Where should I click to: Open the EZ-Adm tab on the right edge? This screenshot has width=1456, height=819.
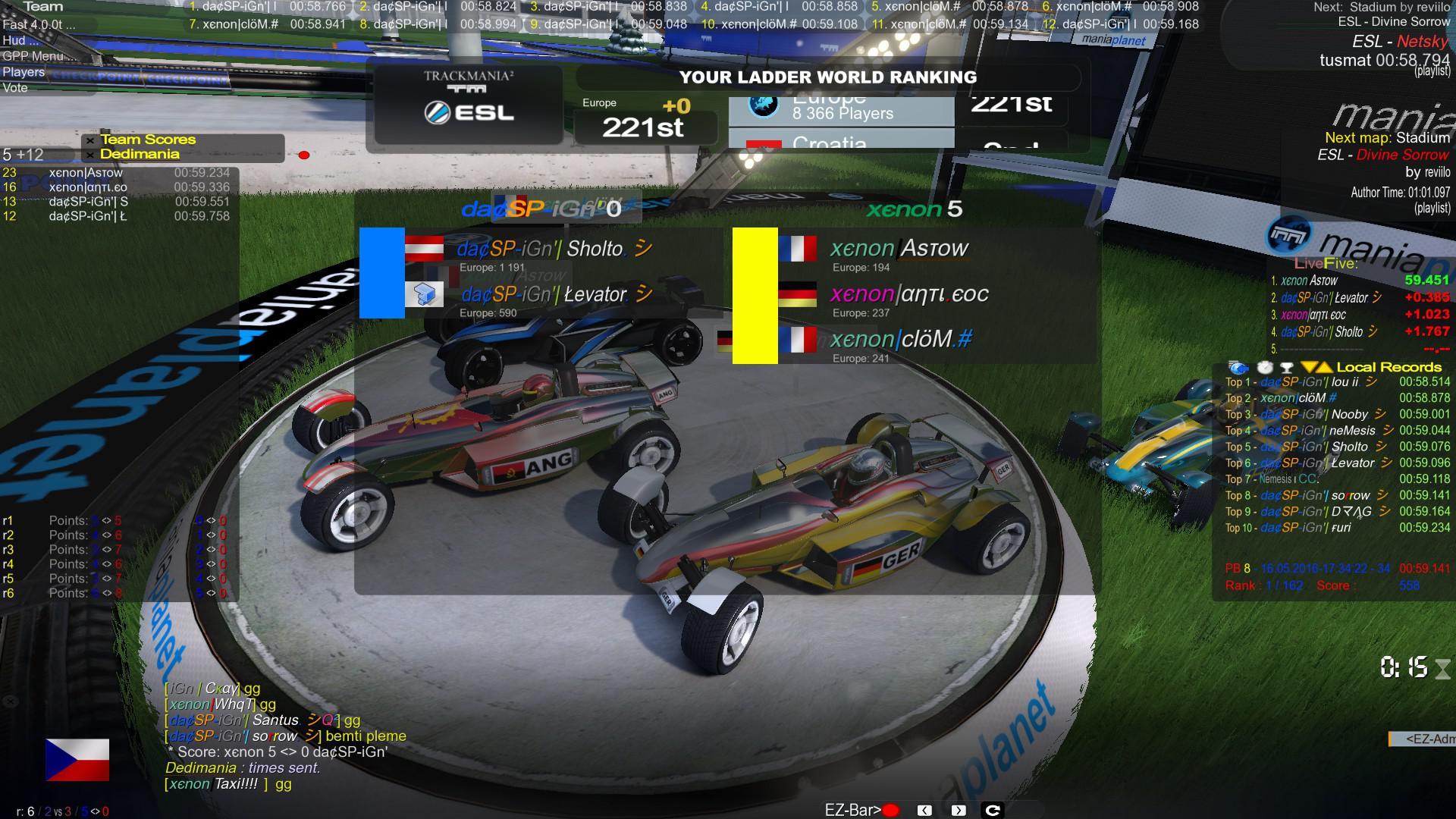pyautogui.click(x=1426, y=739)
